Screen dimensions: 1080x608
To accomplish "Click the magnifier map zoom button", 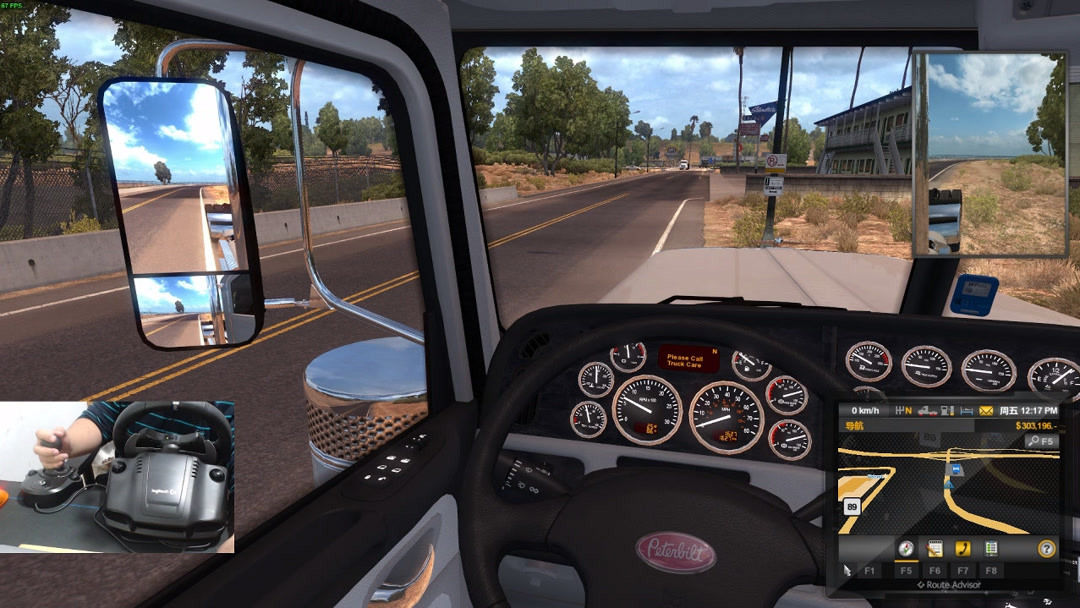I will pyautogui.click(x=1033, y=441).
